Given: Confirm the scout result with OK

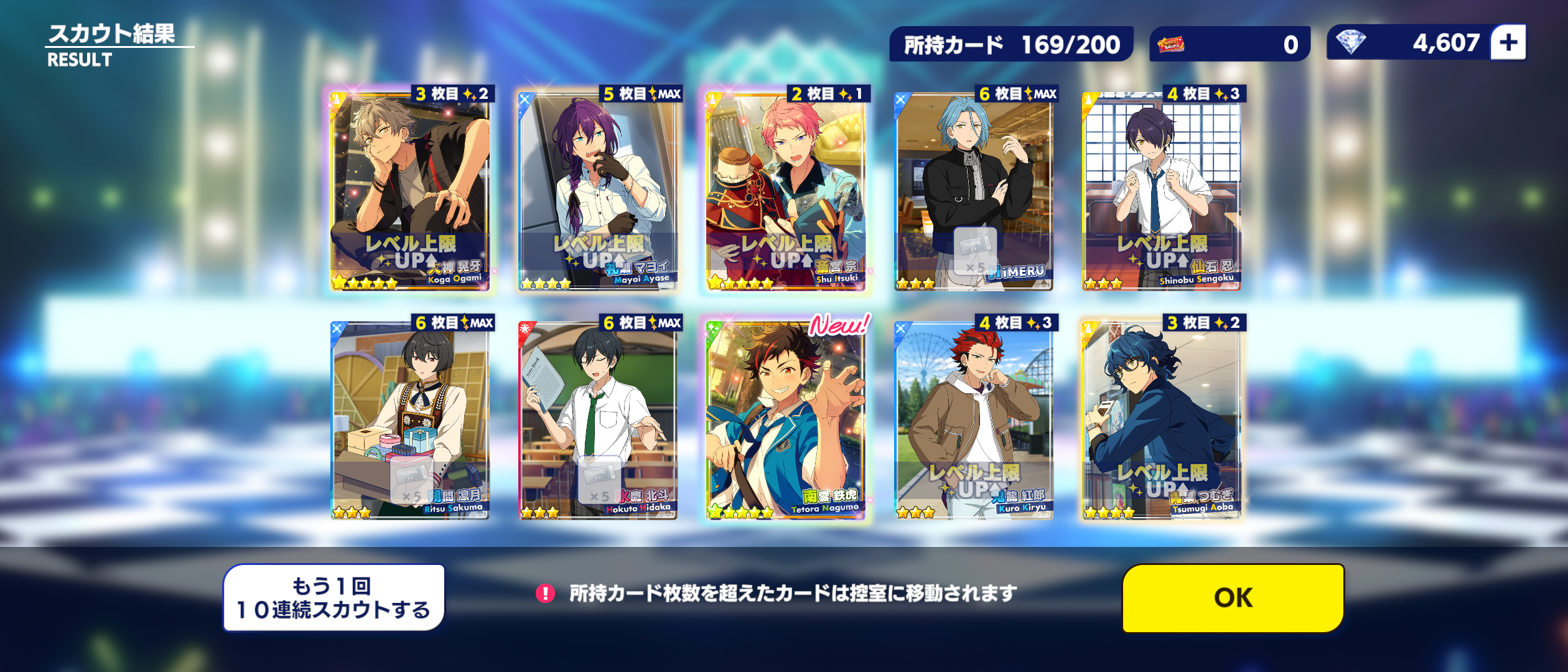Looking at the screenshot, I should click(1233, 598).
